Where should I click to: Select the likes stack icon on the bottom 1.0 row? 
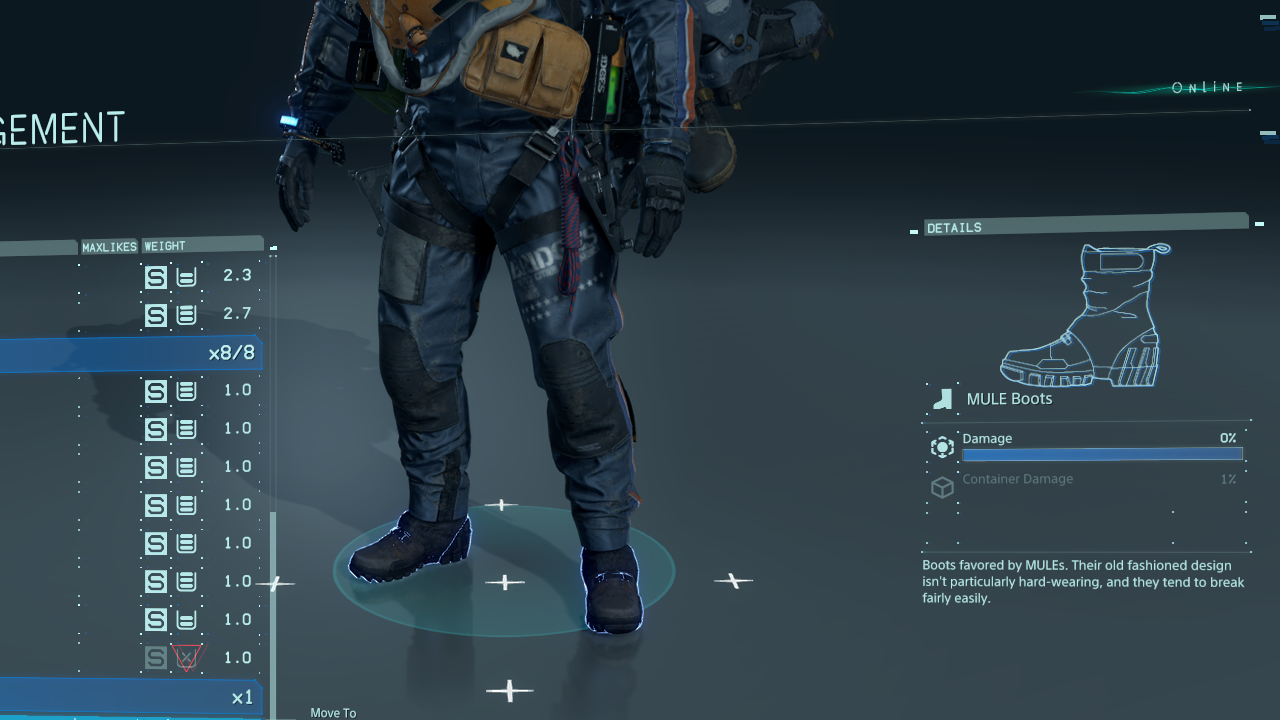pos(186,619)
